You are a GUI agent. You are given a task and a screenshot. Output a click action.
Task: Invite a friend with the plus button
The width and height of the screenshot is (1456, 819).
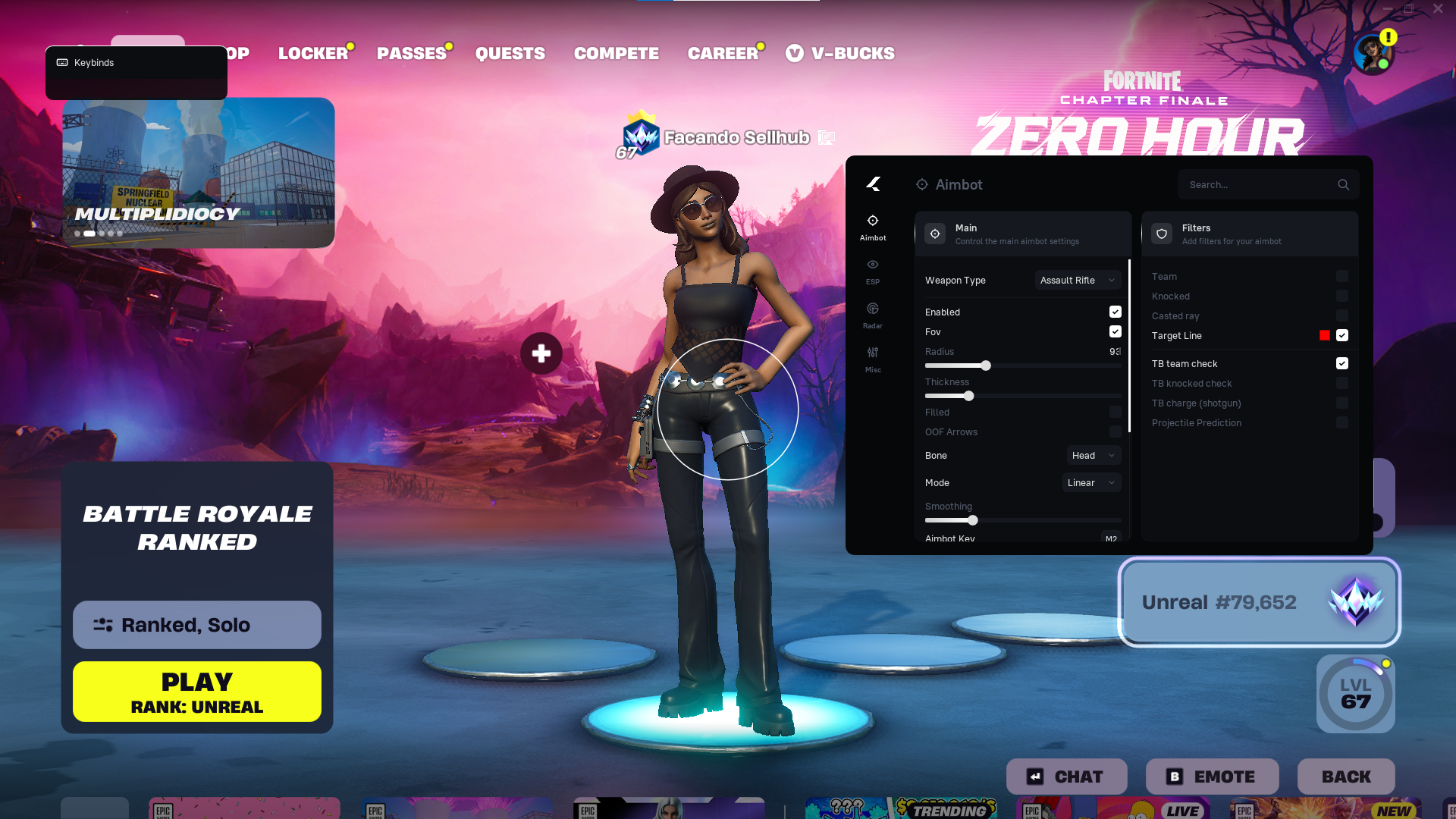(x=541, y=353)
